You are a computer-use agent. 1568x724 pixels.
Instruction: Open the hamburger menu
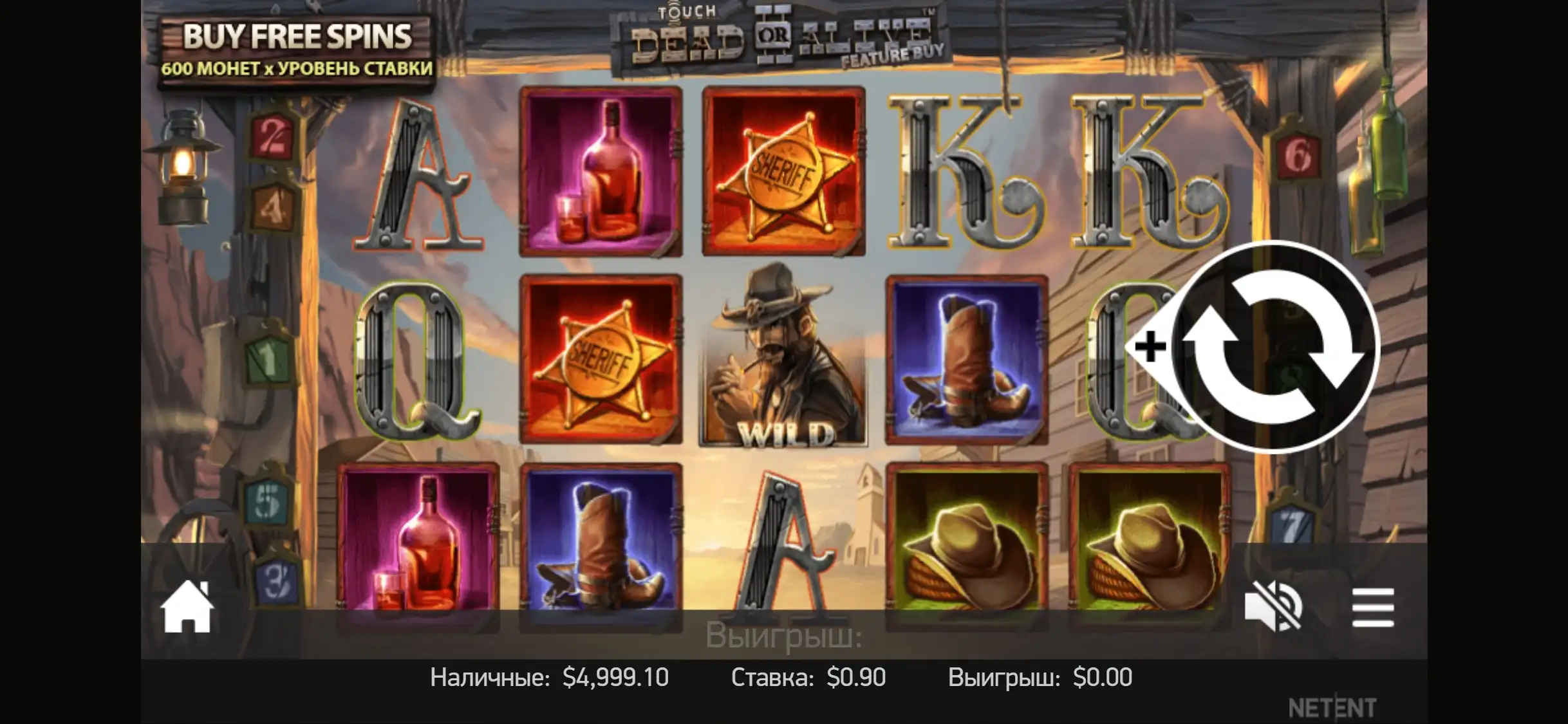pyautogui.click(x=1373, y=607)
